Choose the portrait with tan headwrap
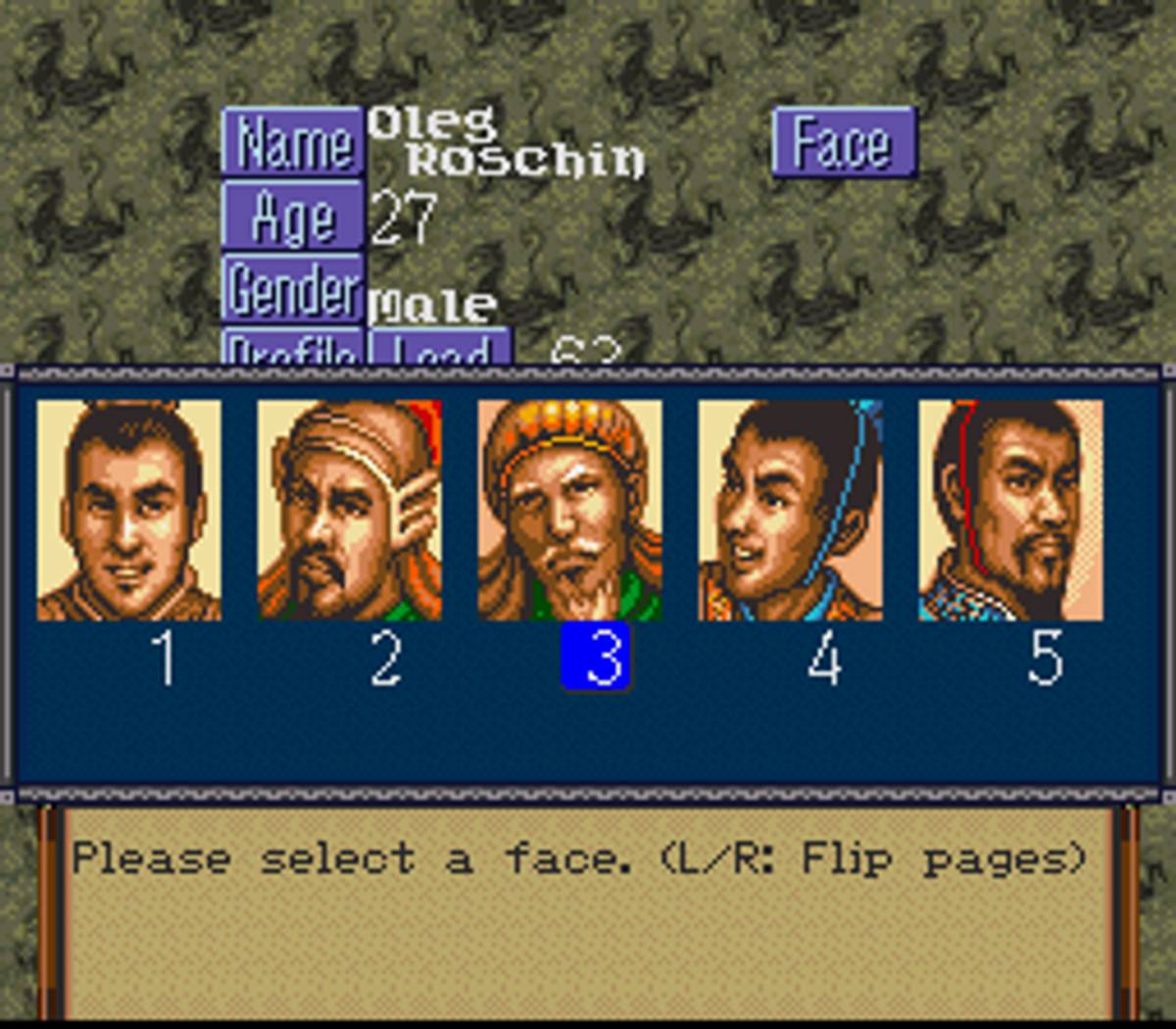Image resolution: width=1176 pixels, height=1029 pixels. (x=350, y=510)
